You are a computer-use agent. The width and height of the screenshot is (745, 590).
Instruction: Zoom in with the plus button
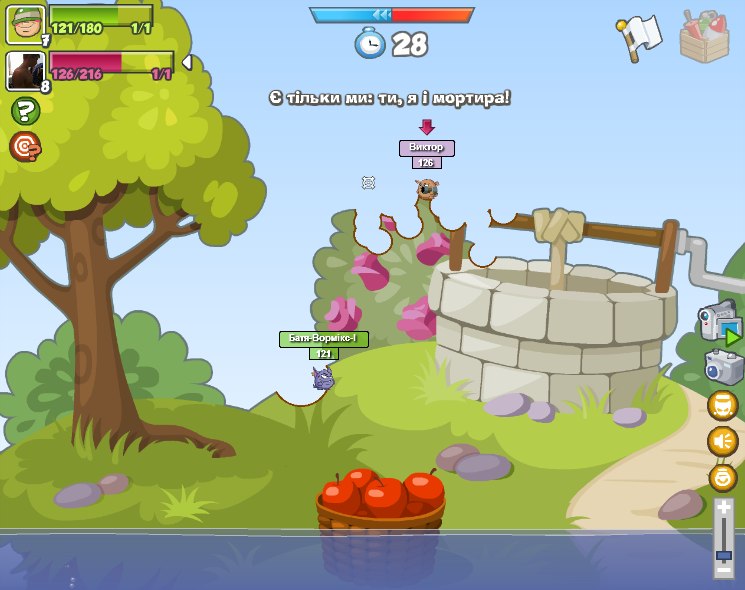pos(723,508)
